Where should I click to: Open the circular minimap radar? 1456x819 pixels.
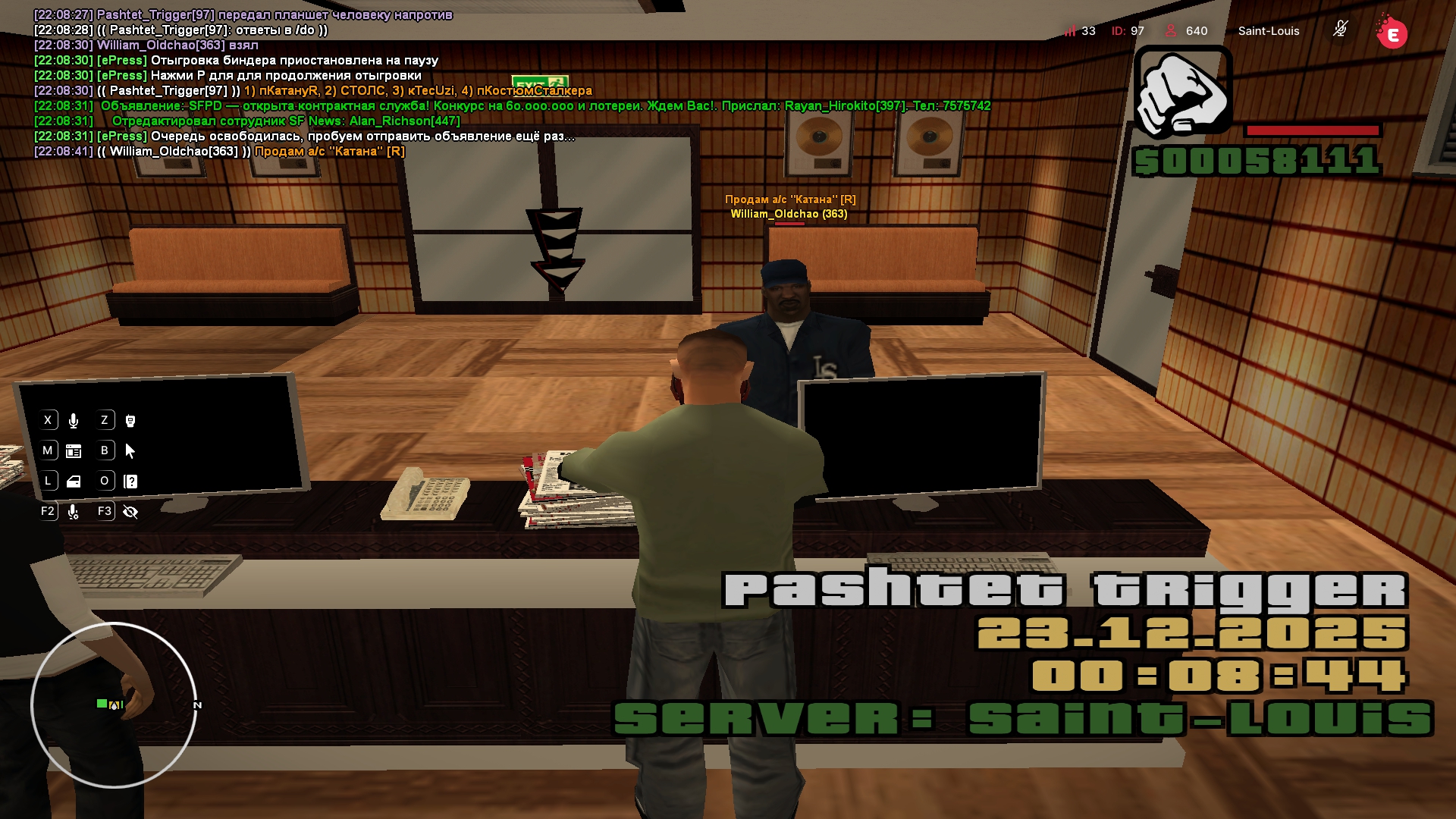114,704
